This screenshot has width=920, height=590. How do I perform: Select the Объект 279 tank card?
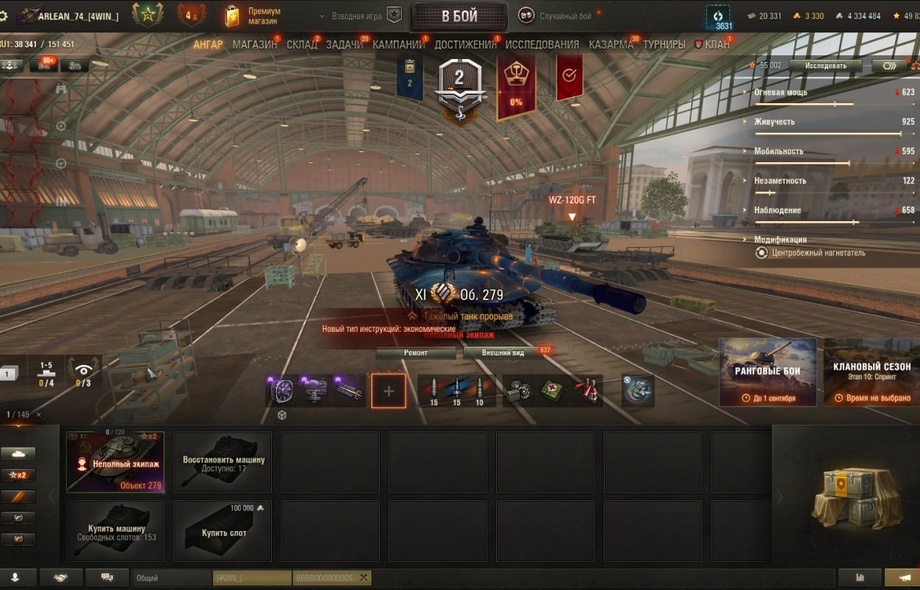[x=115, y=461]
